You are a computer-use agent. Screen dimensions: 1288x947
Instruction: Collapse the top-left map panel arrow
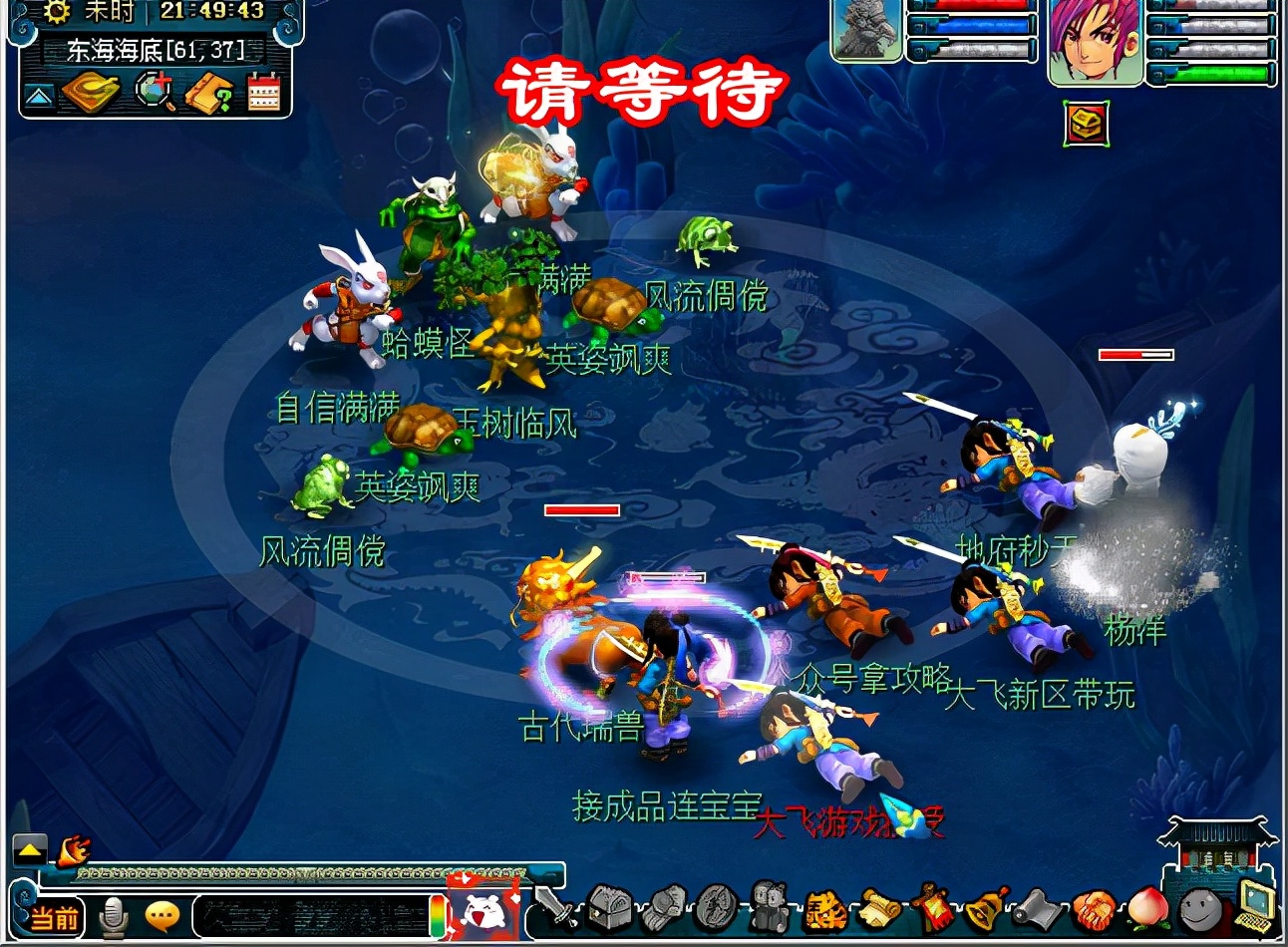[38, 97]
